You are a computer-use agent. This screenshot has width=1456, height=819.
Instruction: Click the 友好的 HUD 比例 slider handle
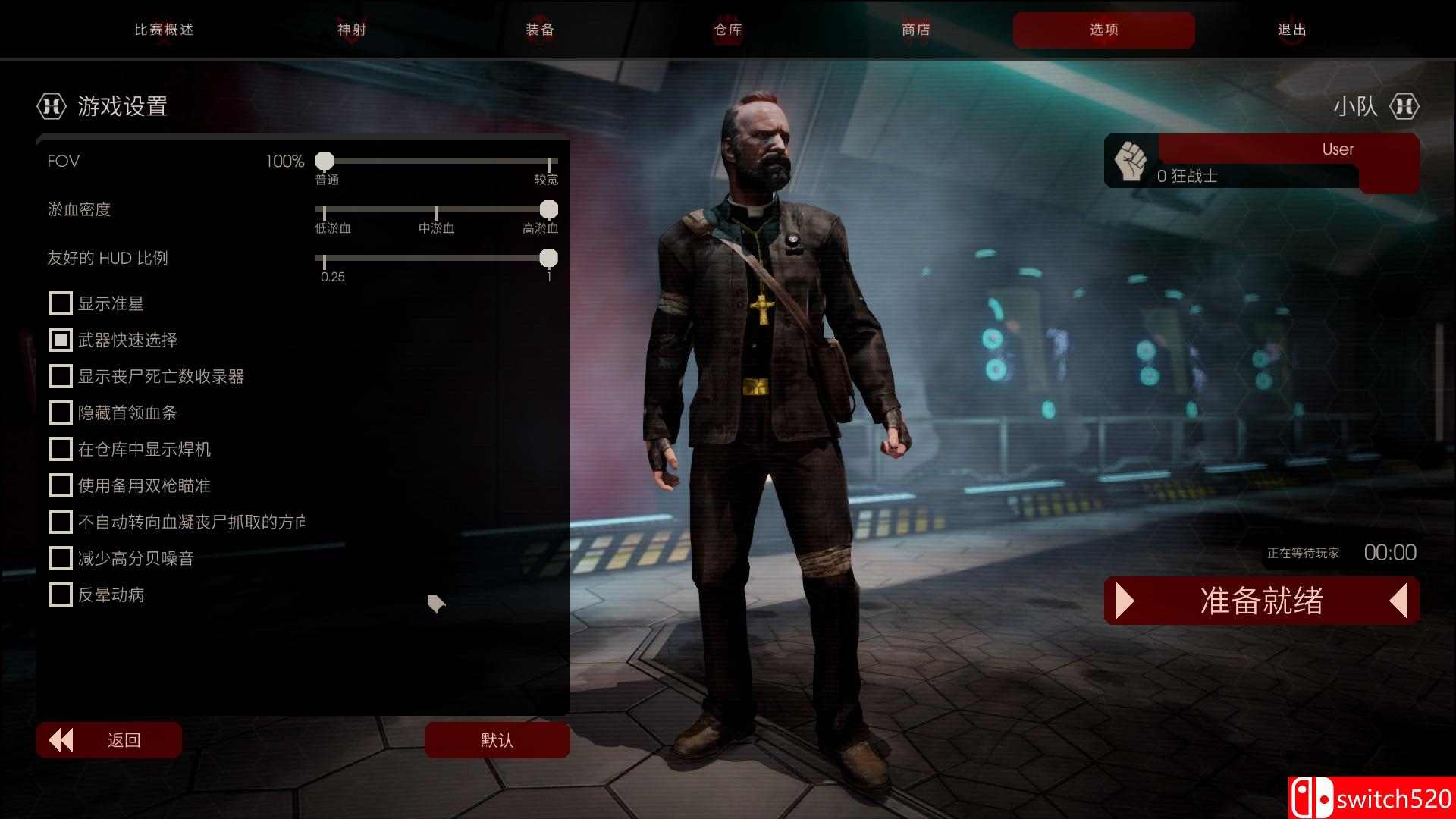click(x=548, y=258)
